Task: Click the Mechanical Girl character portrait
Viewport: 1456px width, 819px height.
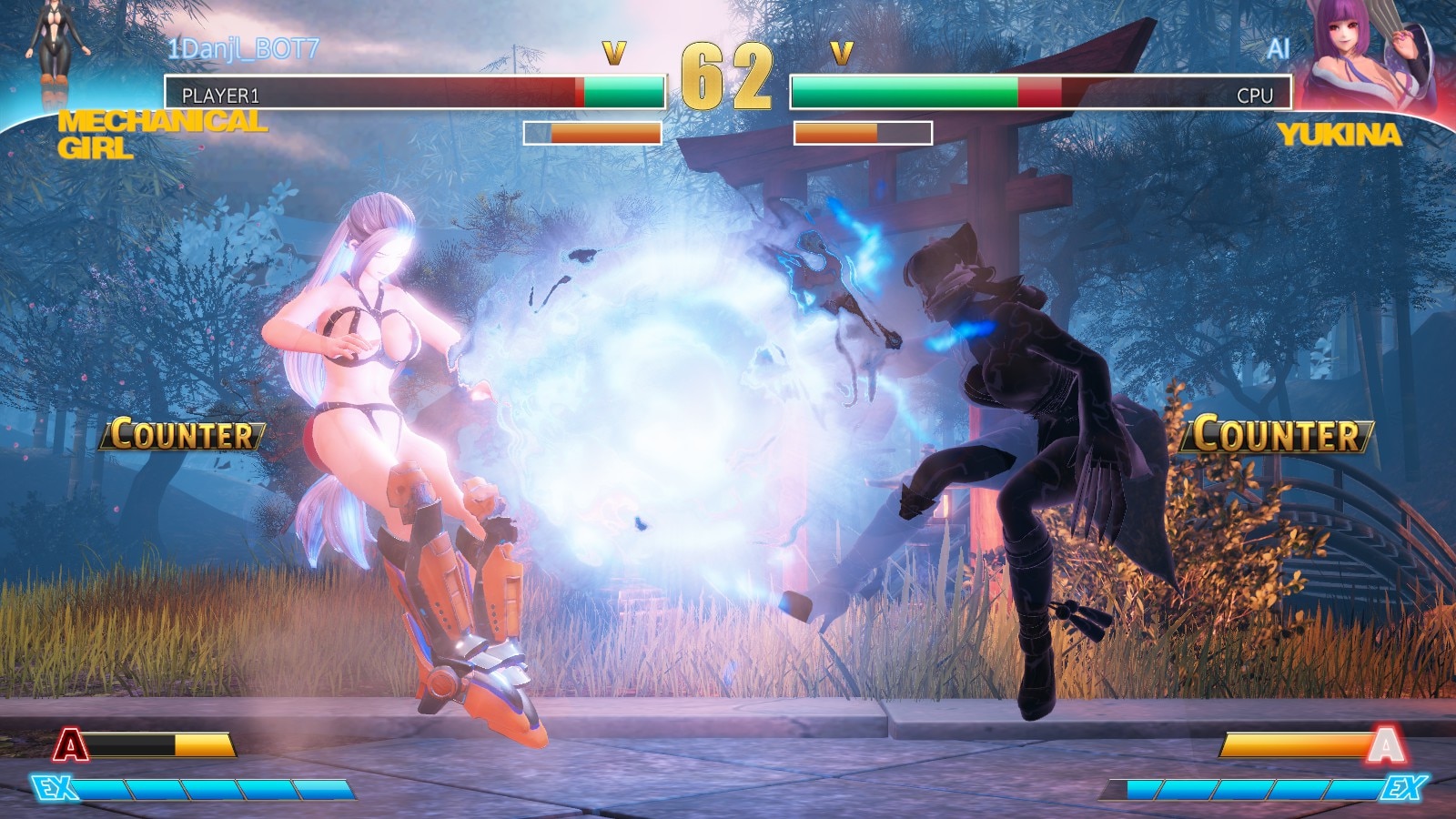Action: coord(56,55)
